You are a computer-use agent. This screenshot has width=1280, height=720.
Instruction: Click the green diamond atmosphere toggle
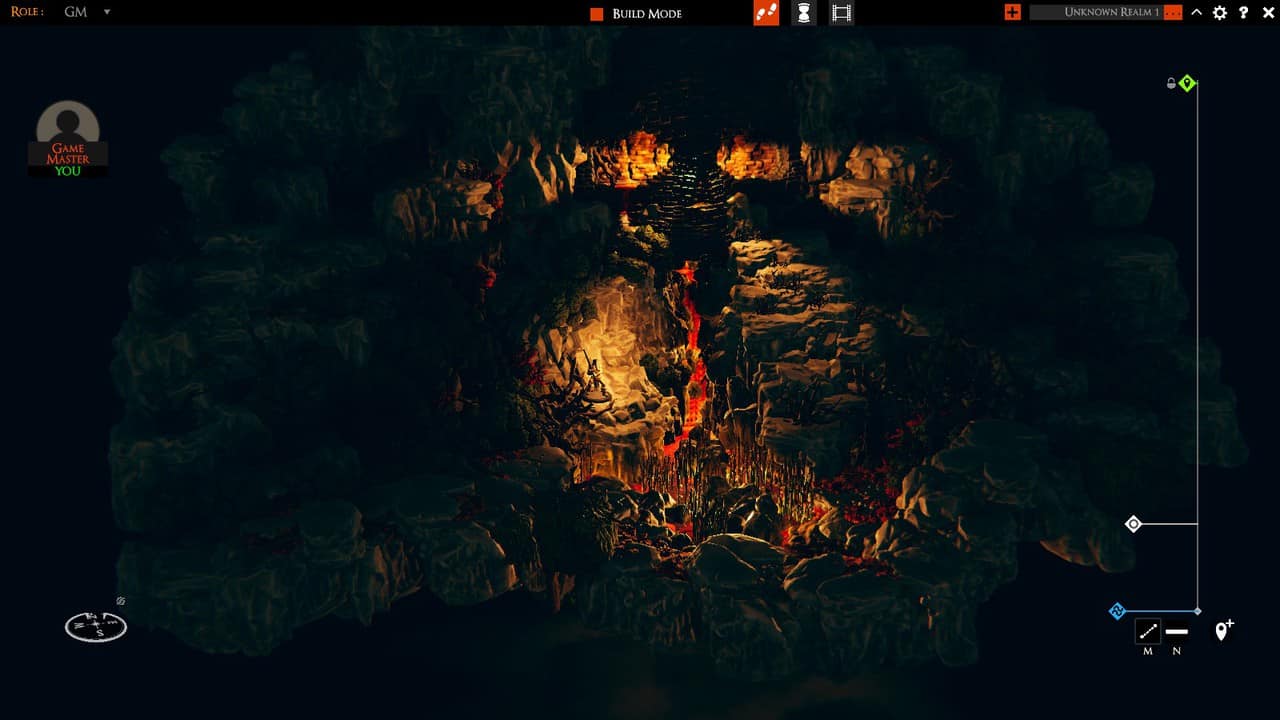point(1188,84)
